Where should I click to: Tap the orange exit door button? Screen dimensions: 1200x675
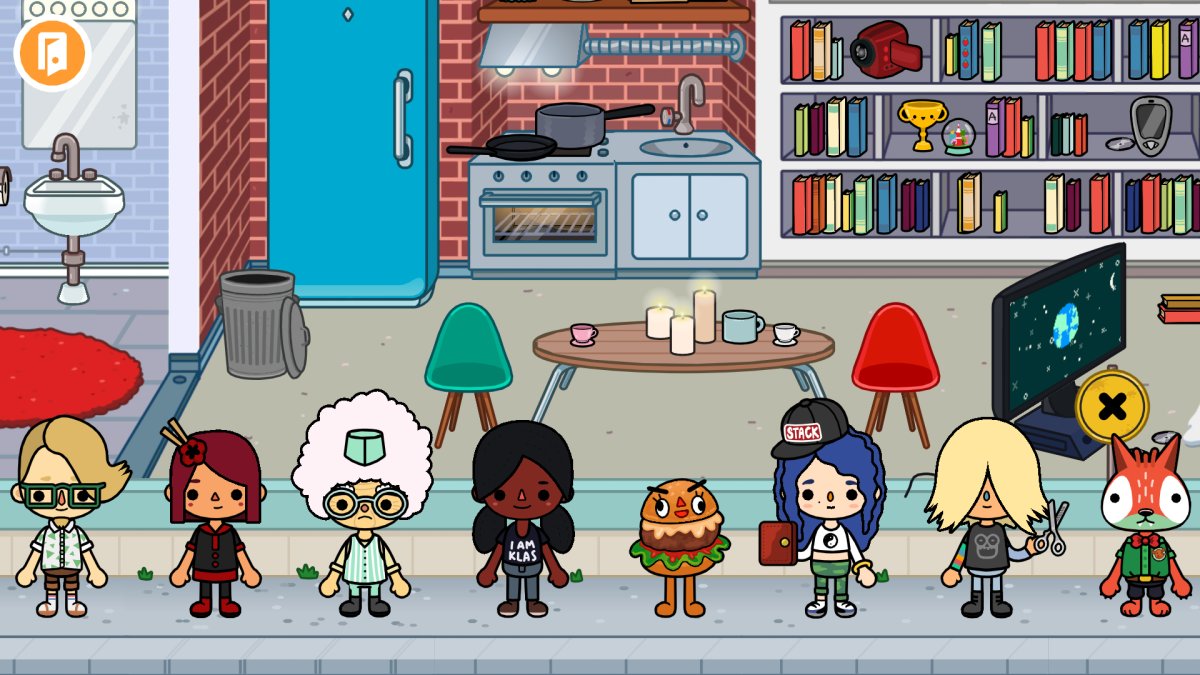[x=52, y=52]
